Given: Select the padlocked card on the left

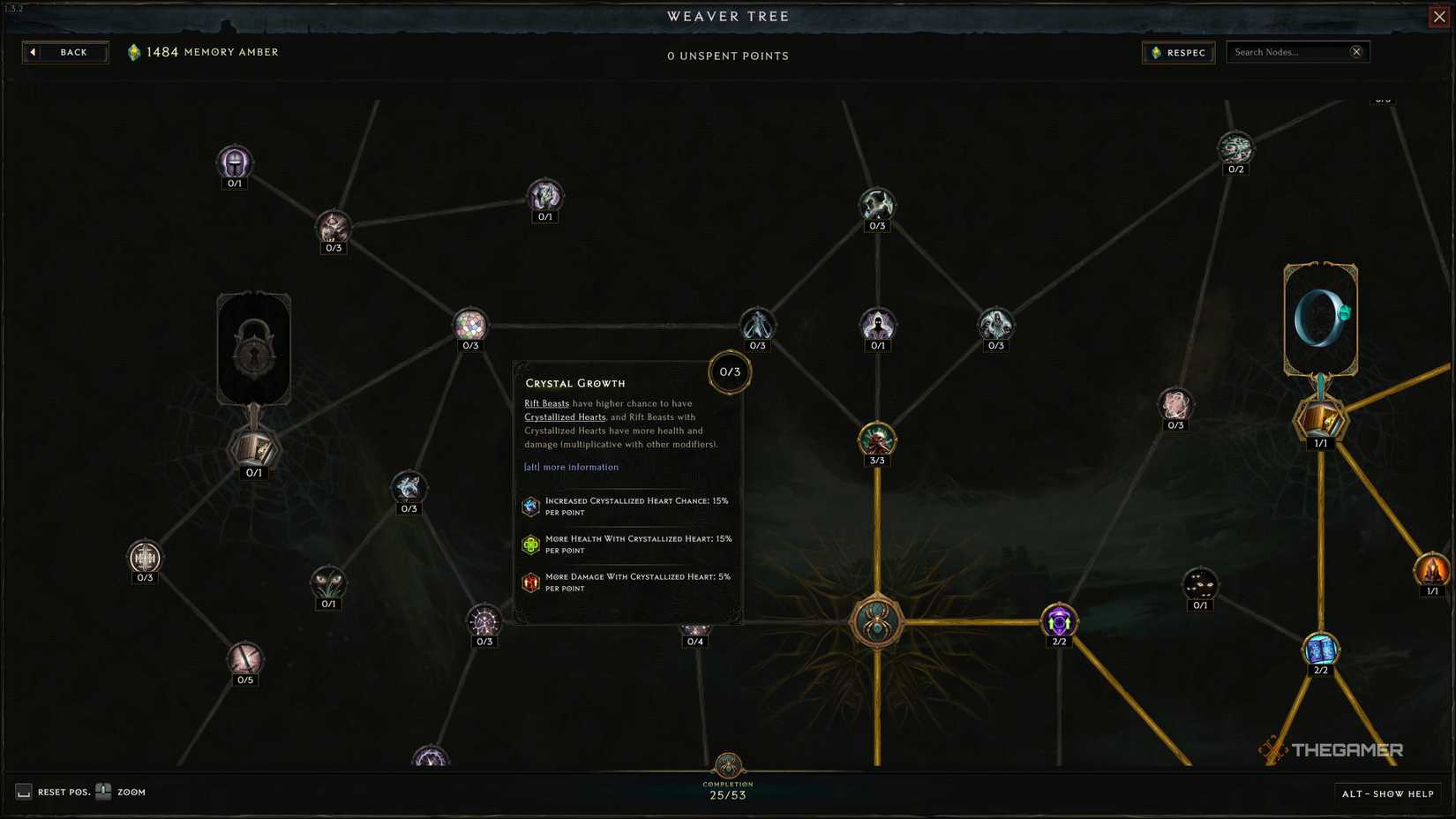Looking at the screenshot, I should coord(253,348).
